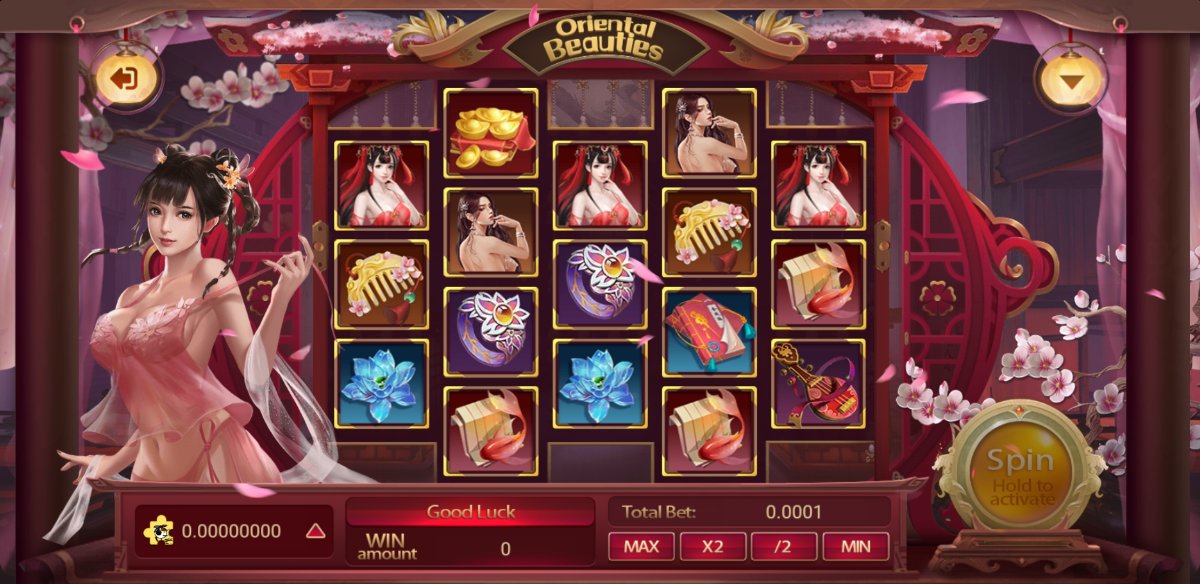Spin the reels with the golden Spin button
The image size is (1200, 584).
coord(1020,474)
